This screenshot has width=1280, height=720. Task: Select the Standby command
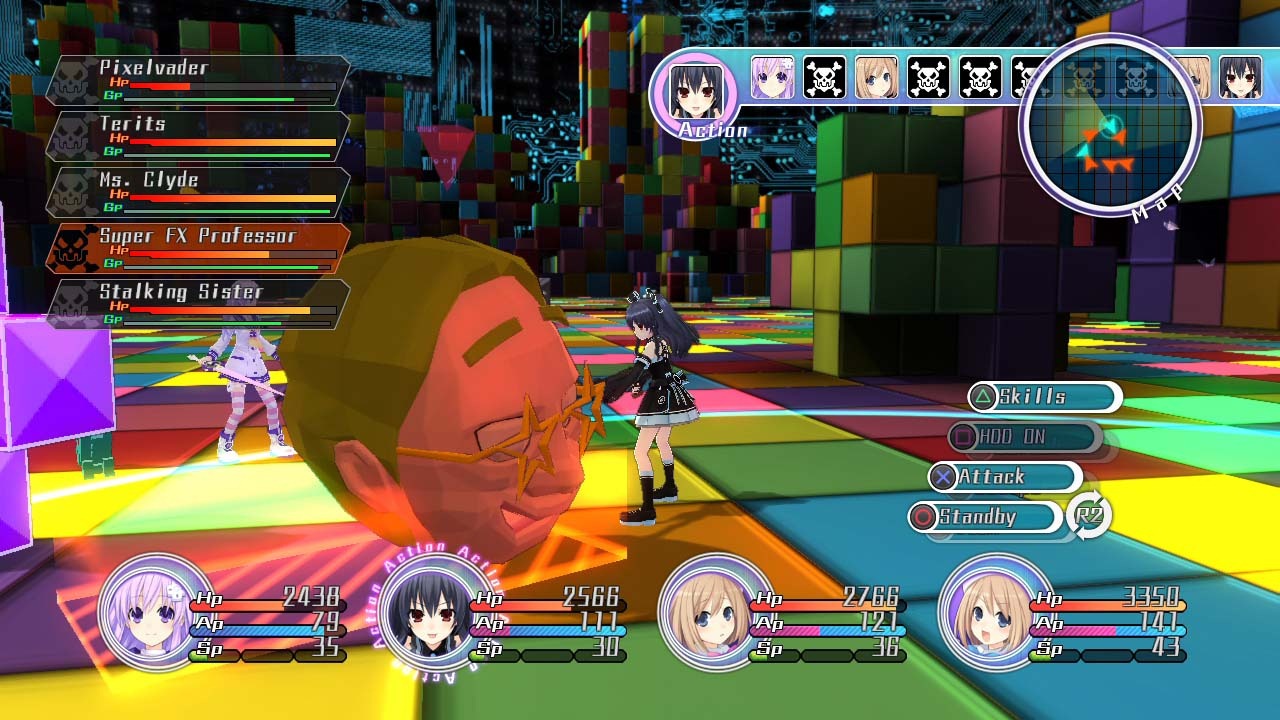(985, 517)
